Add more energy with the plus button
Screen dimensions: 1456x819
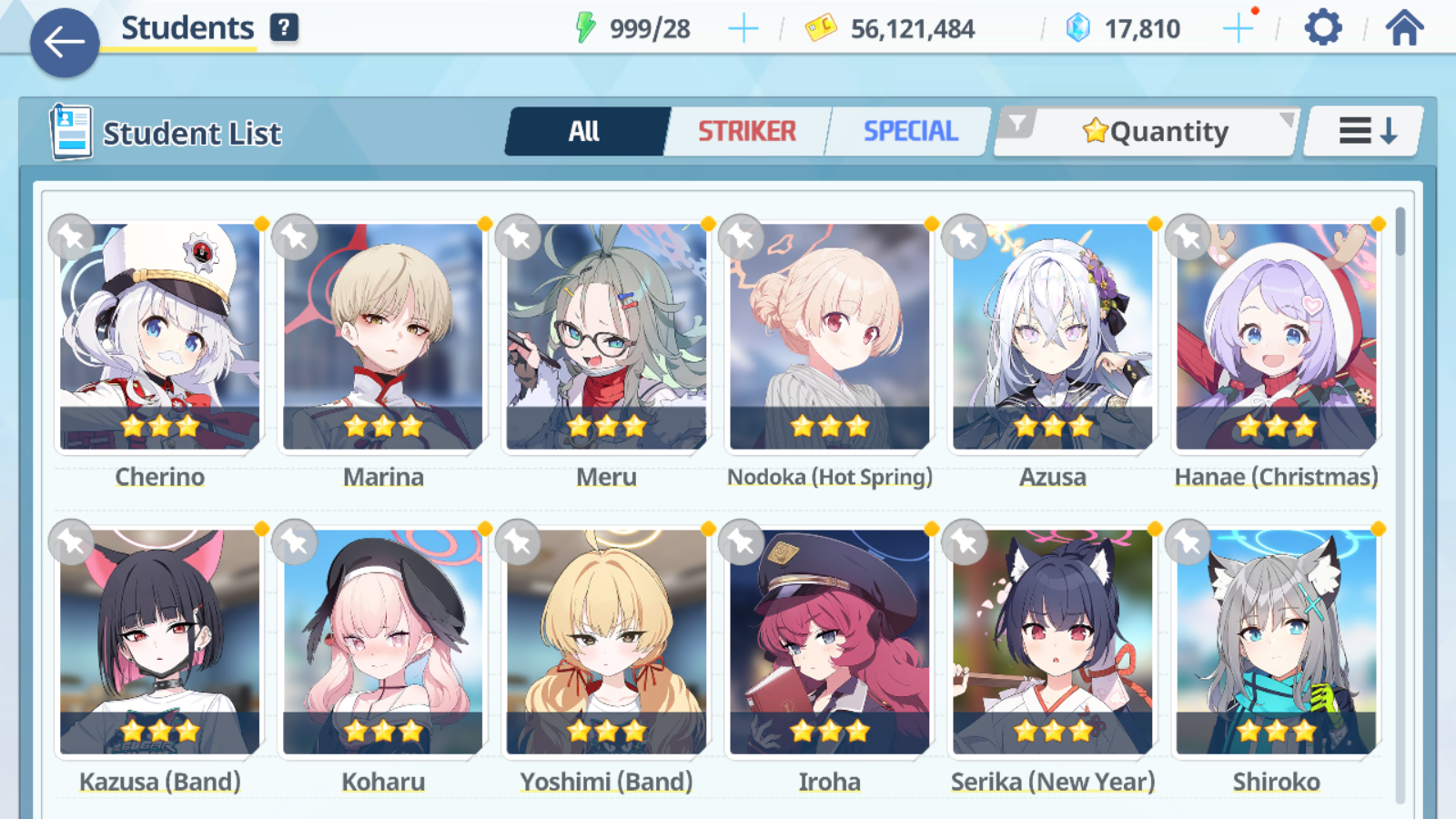743,29
